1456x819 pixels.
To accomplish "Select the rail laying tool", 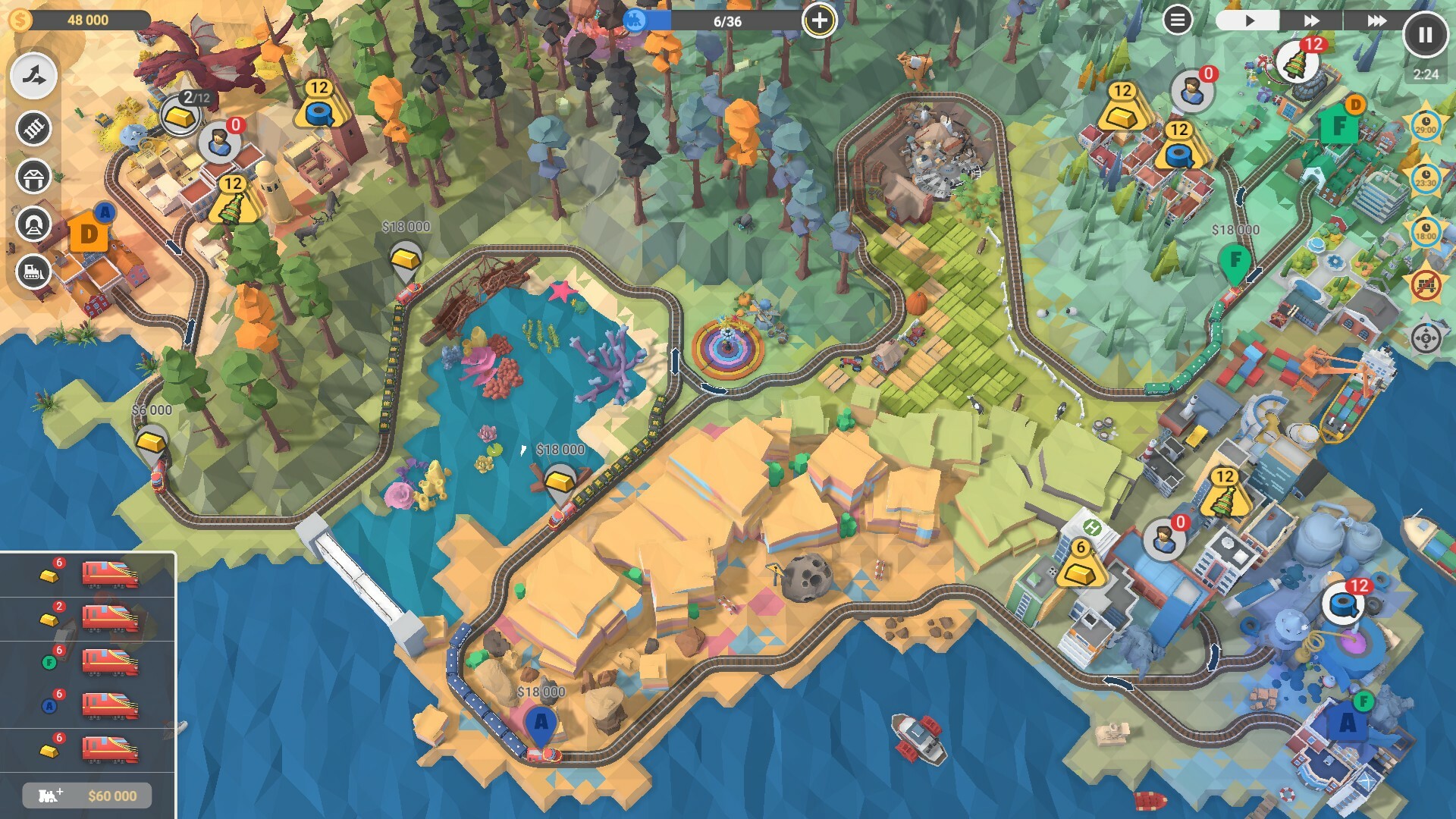I will tap(32, 127).
